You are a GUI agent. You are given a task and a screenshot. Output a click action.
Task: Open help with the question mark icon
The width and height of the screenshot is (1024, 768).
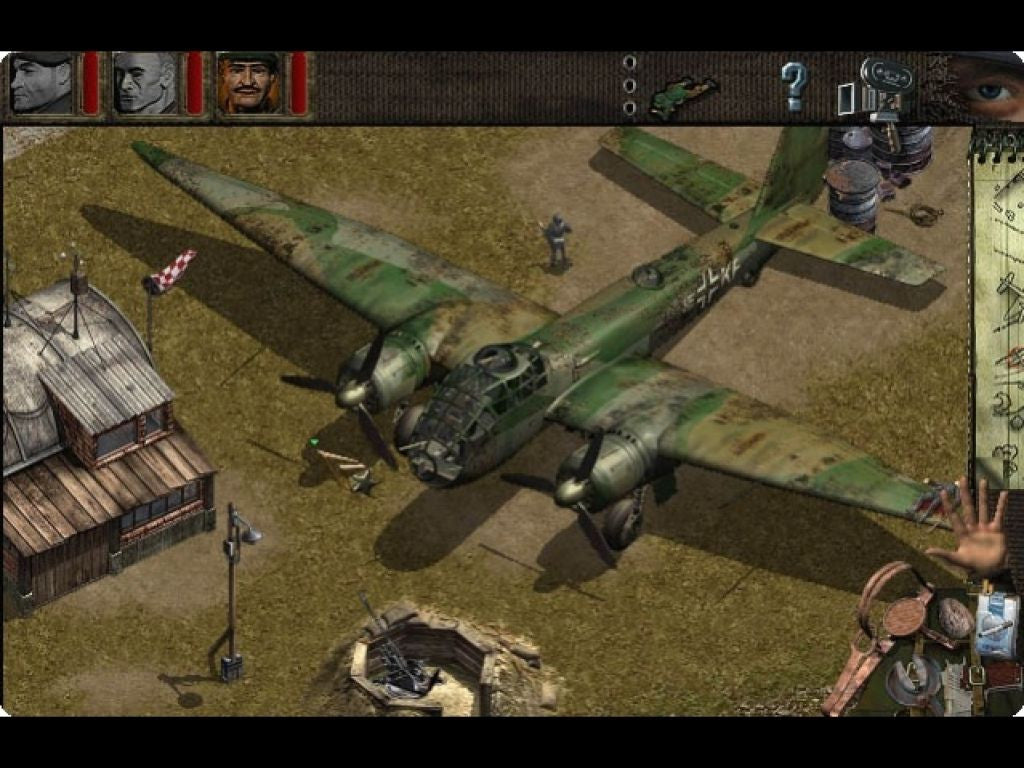(793, 86)
